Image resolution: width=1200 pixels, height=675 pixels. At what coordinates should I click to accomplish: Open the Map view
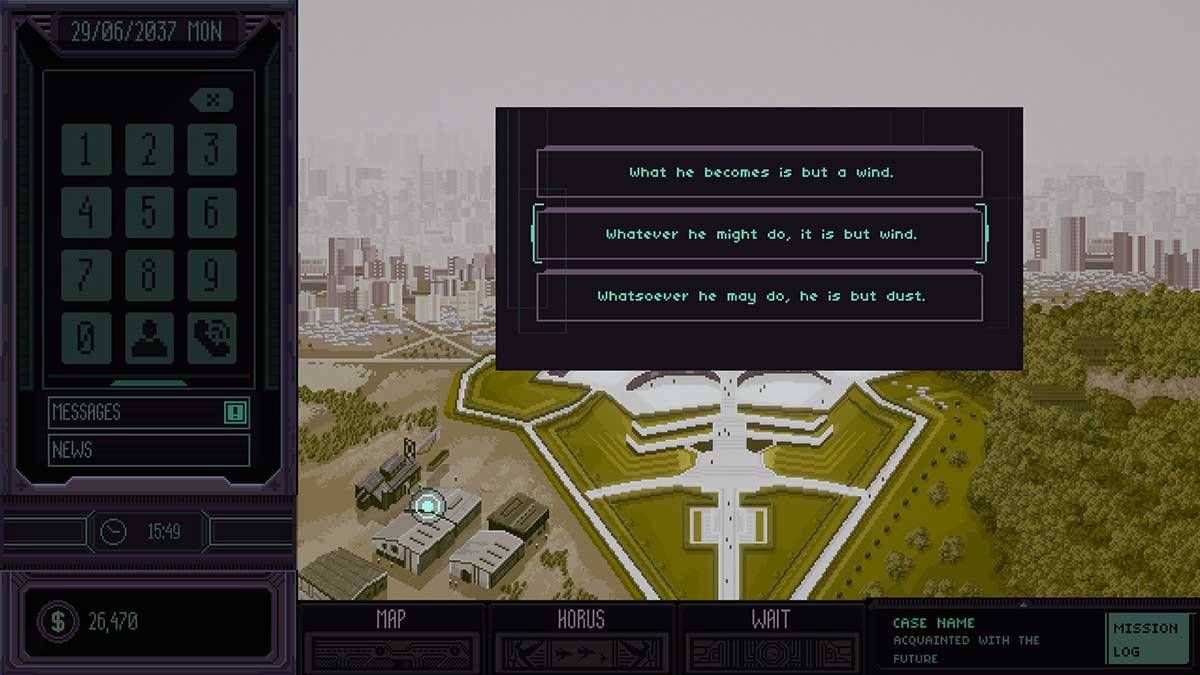point(391,636)
